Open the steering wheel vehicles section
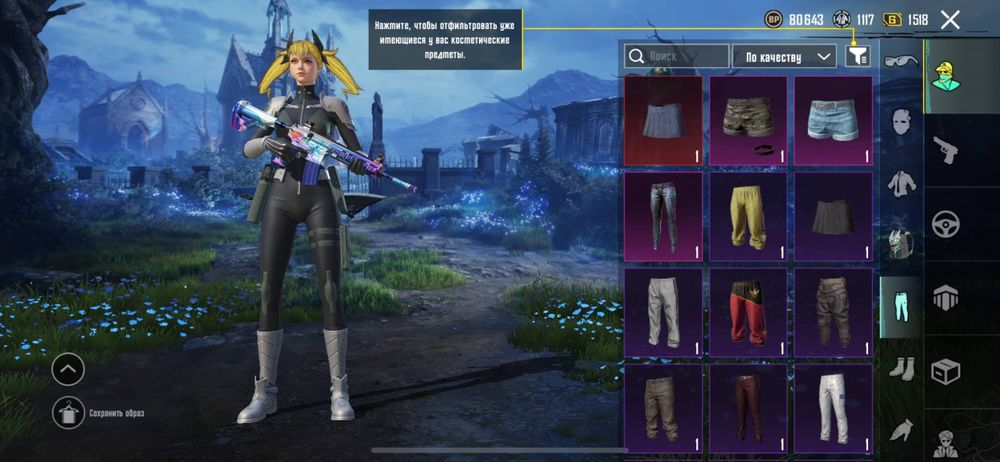The image size is (1000, 462). 945,224
